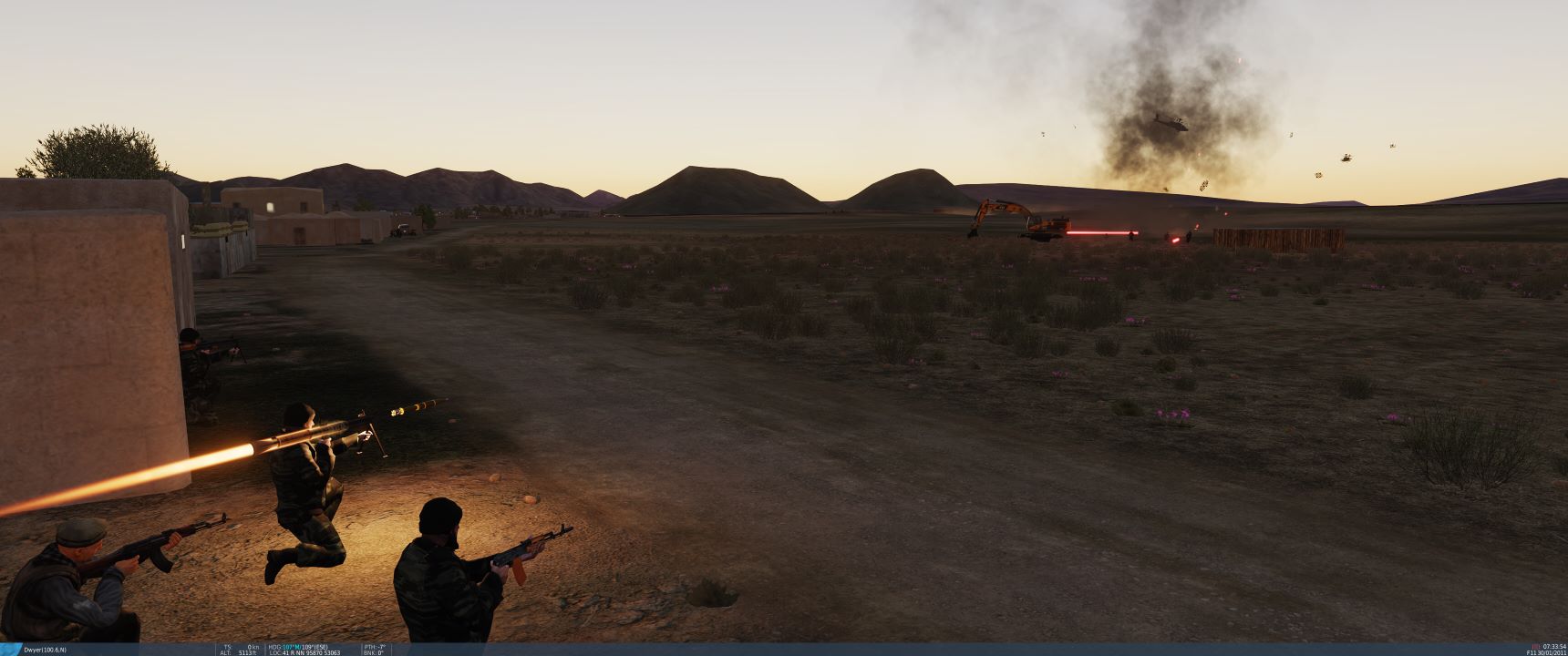Image resolution: width=1568 pixels, height=656 pixels.
Task: Click the PTH -7° pitch readout
Action: [x=372, y=645]
